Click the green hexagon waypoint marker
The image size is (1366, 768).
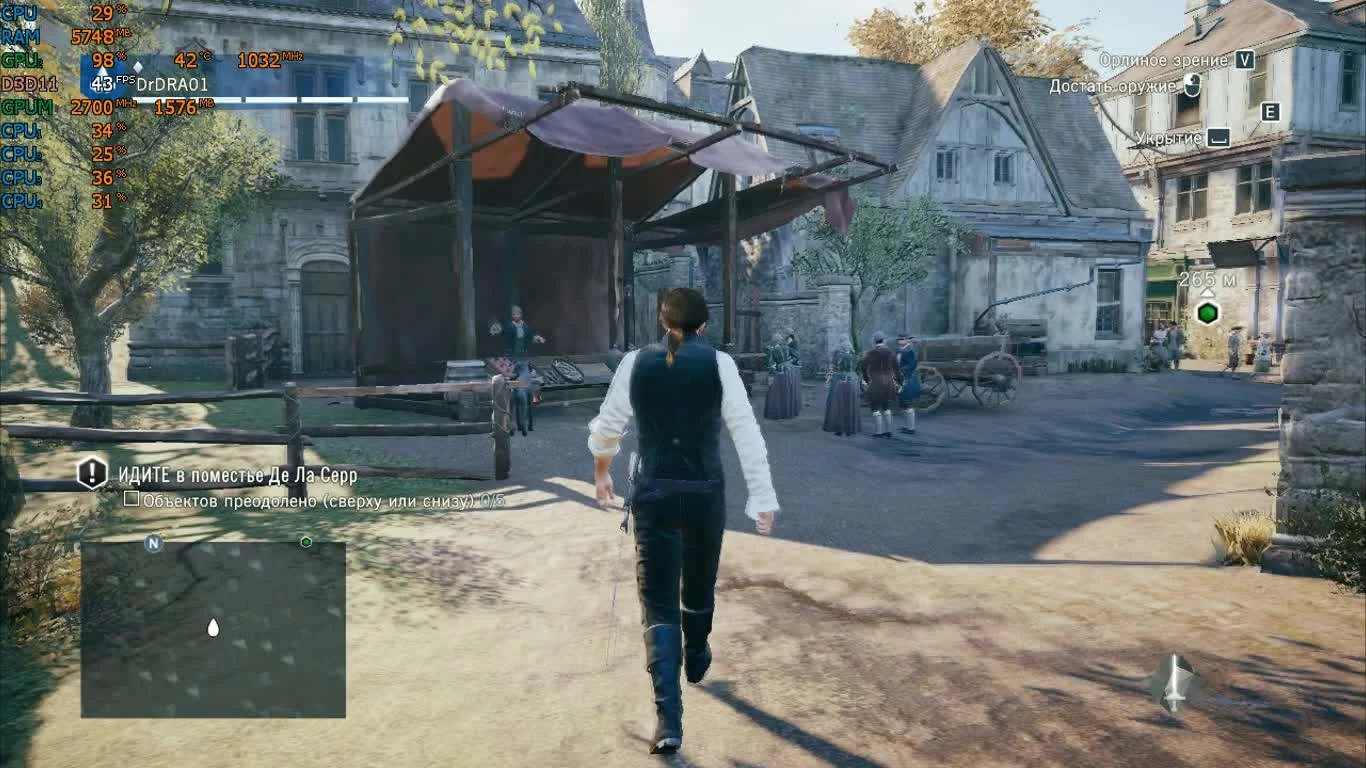click(x=1207, y=311)
